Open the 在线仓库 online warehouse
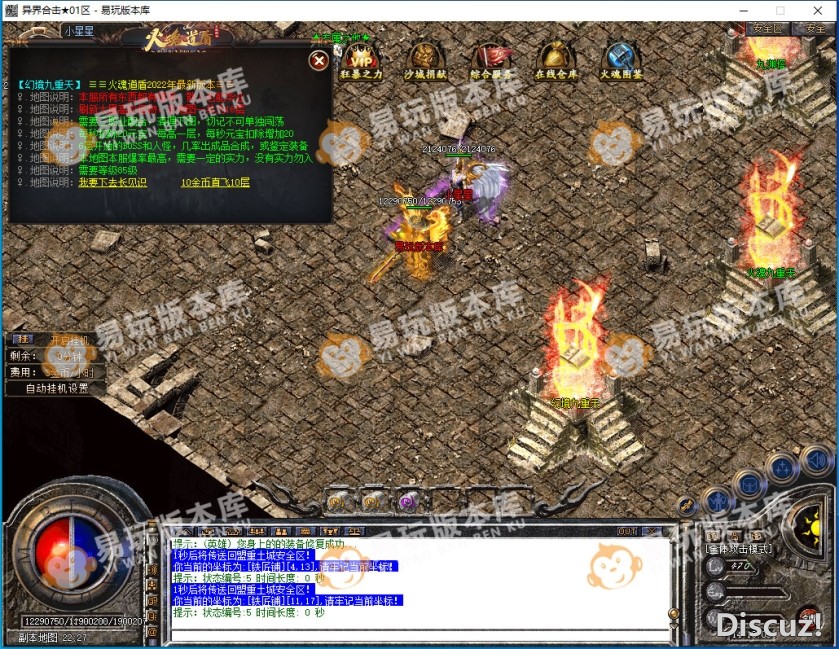 pyautogui.click(x=556, y=60)
